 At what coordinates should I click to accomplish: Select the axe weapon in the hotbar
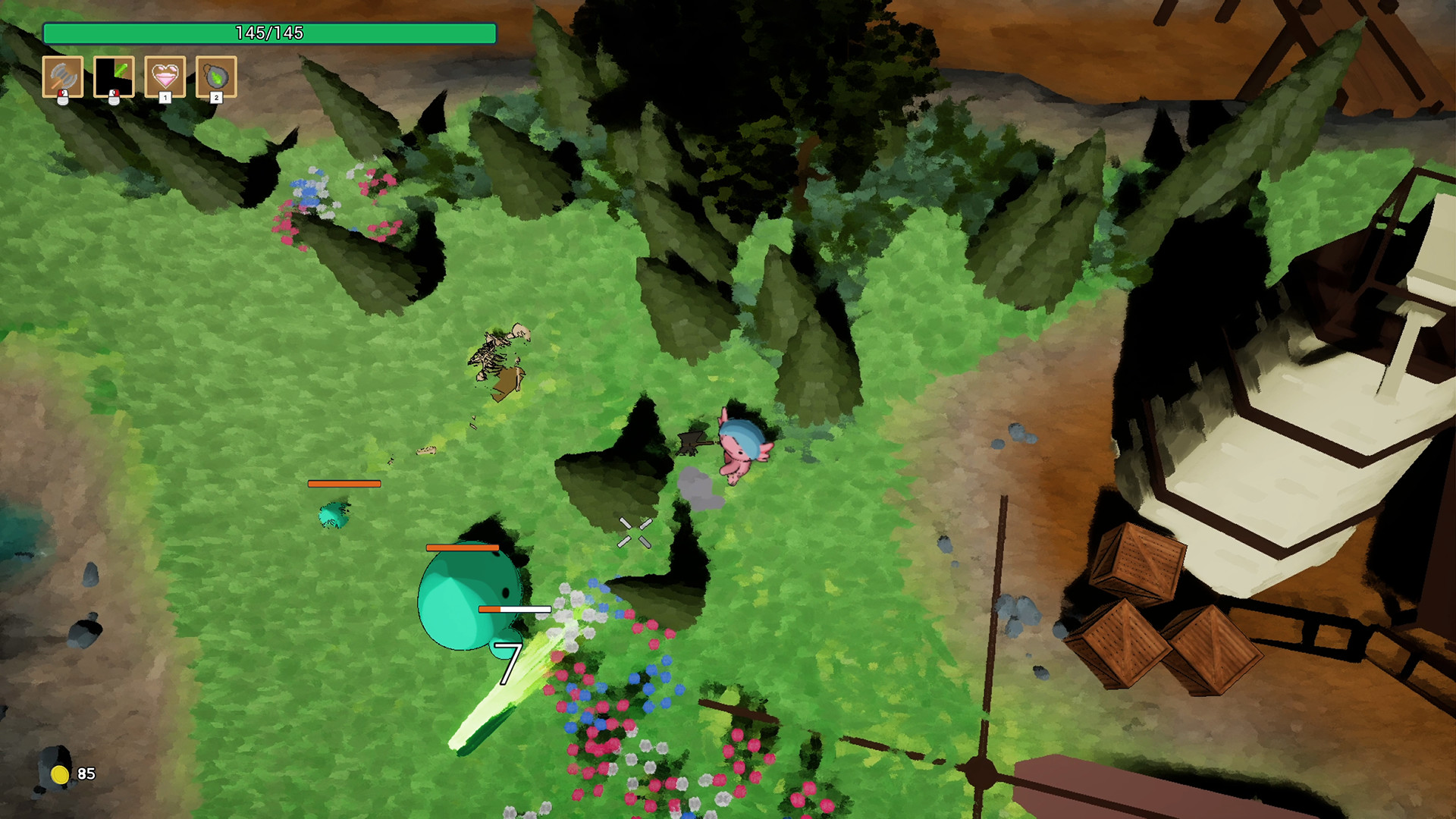click(64, 76)
